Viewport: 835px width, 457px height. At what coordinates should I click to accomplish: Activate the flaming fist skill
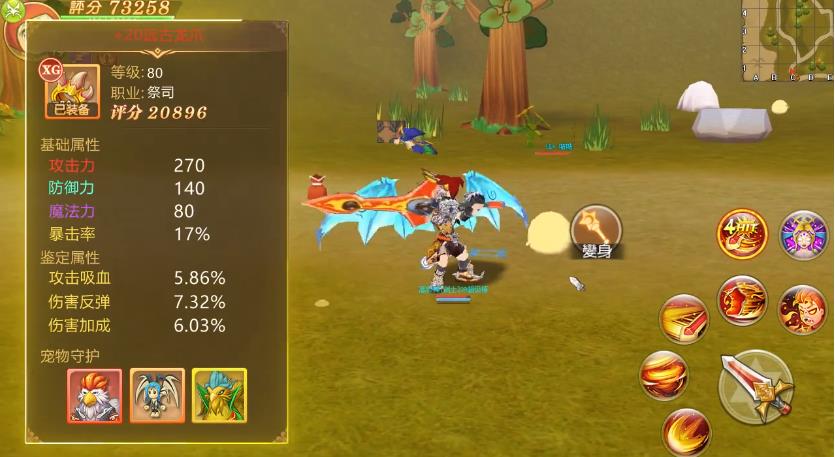(x=742, y=301)
